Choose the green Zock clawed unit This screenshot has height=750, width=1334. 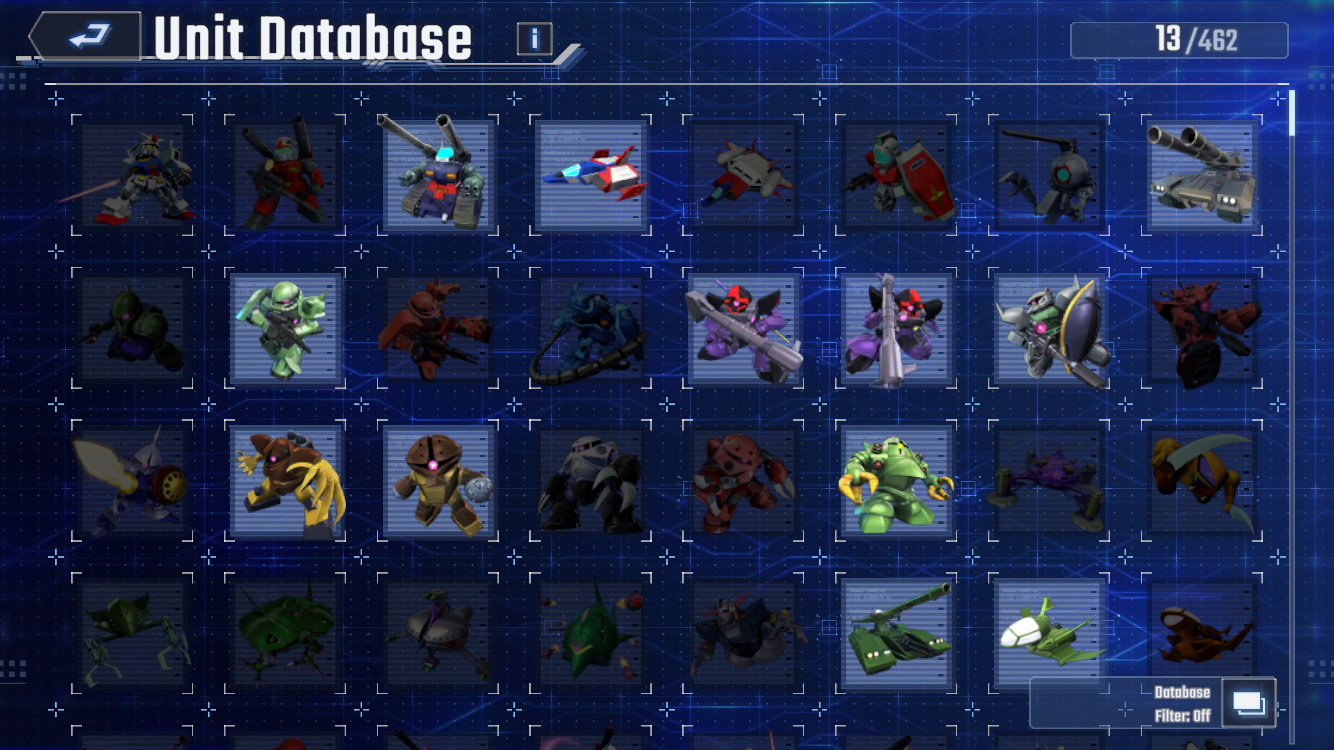pyautogui.click(x=897, y=482)
